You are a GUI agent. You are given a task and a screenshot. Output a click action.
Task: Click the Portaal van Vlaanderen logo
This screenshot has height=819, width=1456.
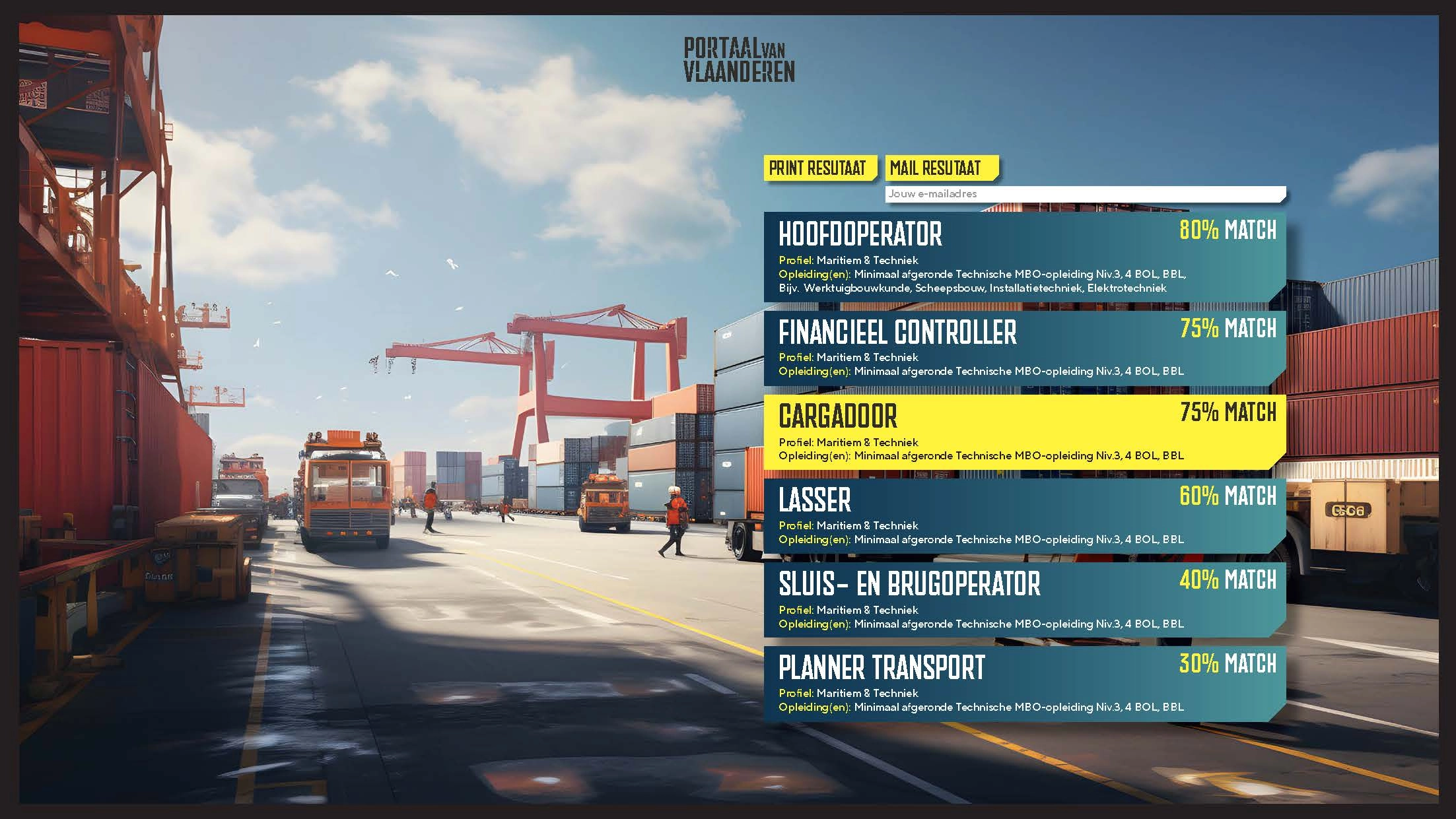tap(739, 59)
